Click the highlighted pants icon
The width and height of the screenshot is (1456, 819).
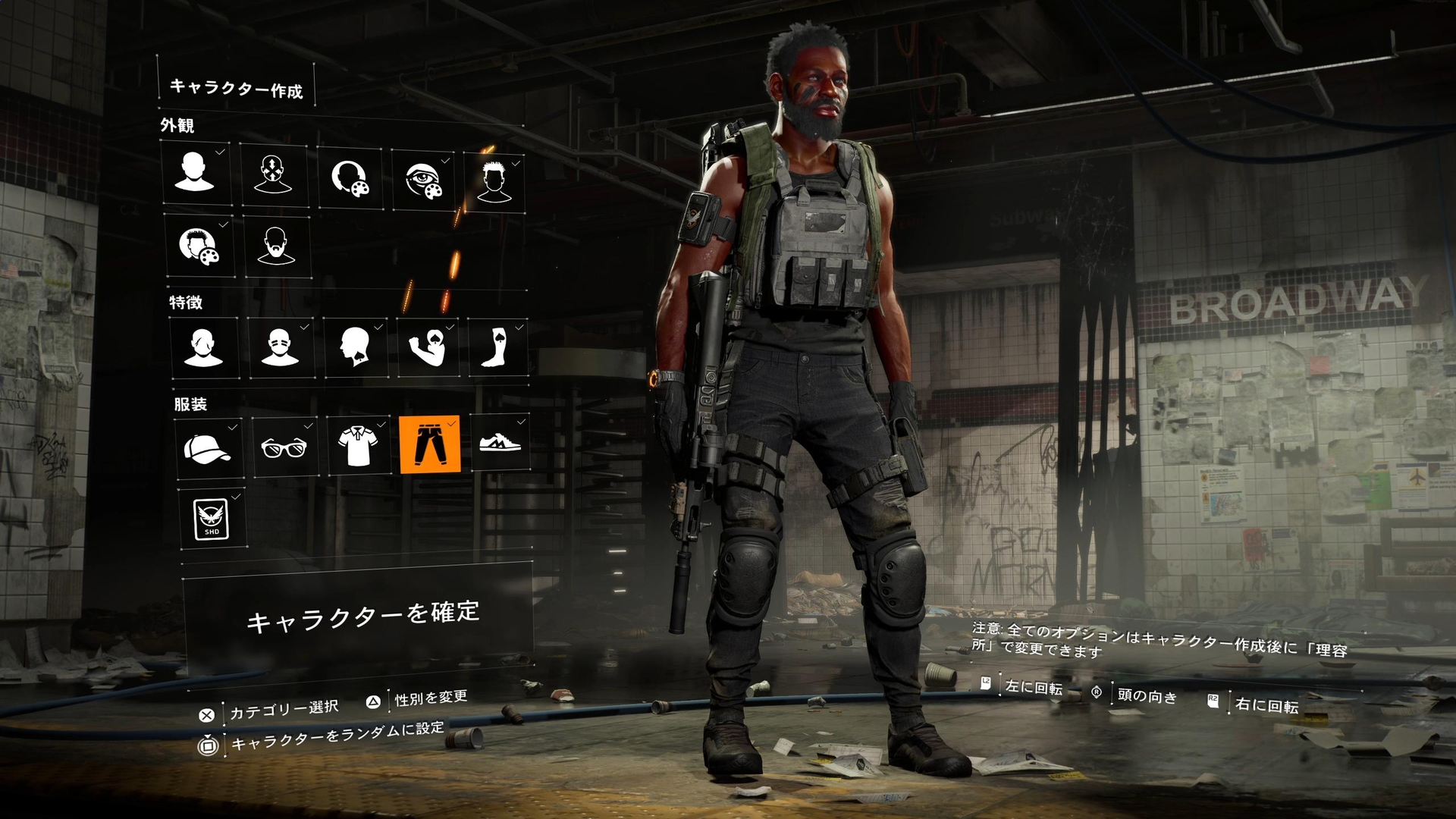point(432,447)
